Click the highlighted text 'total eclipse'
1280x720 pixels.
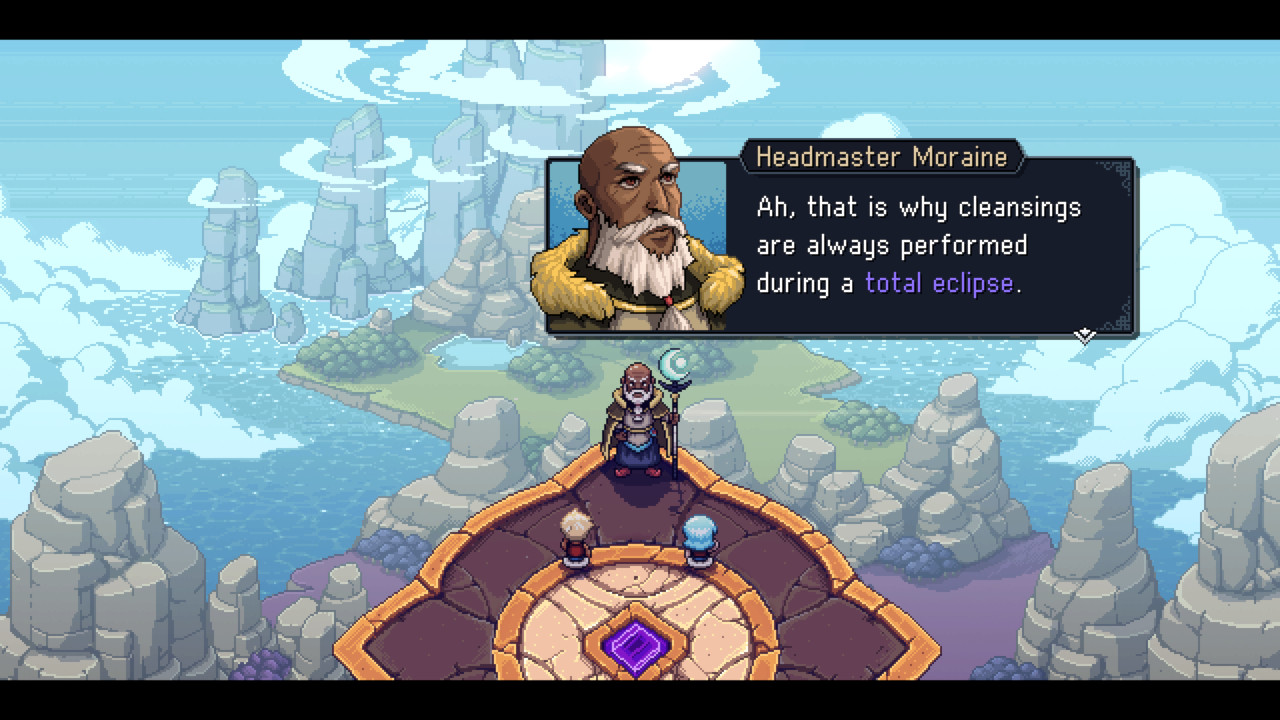click(x=938, y=283)
